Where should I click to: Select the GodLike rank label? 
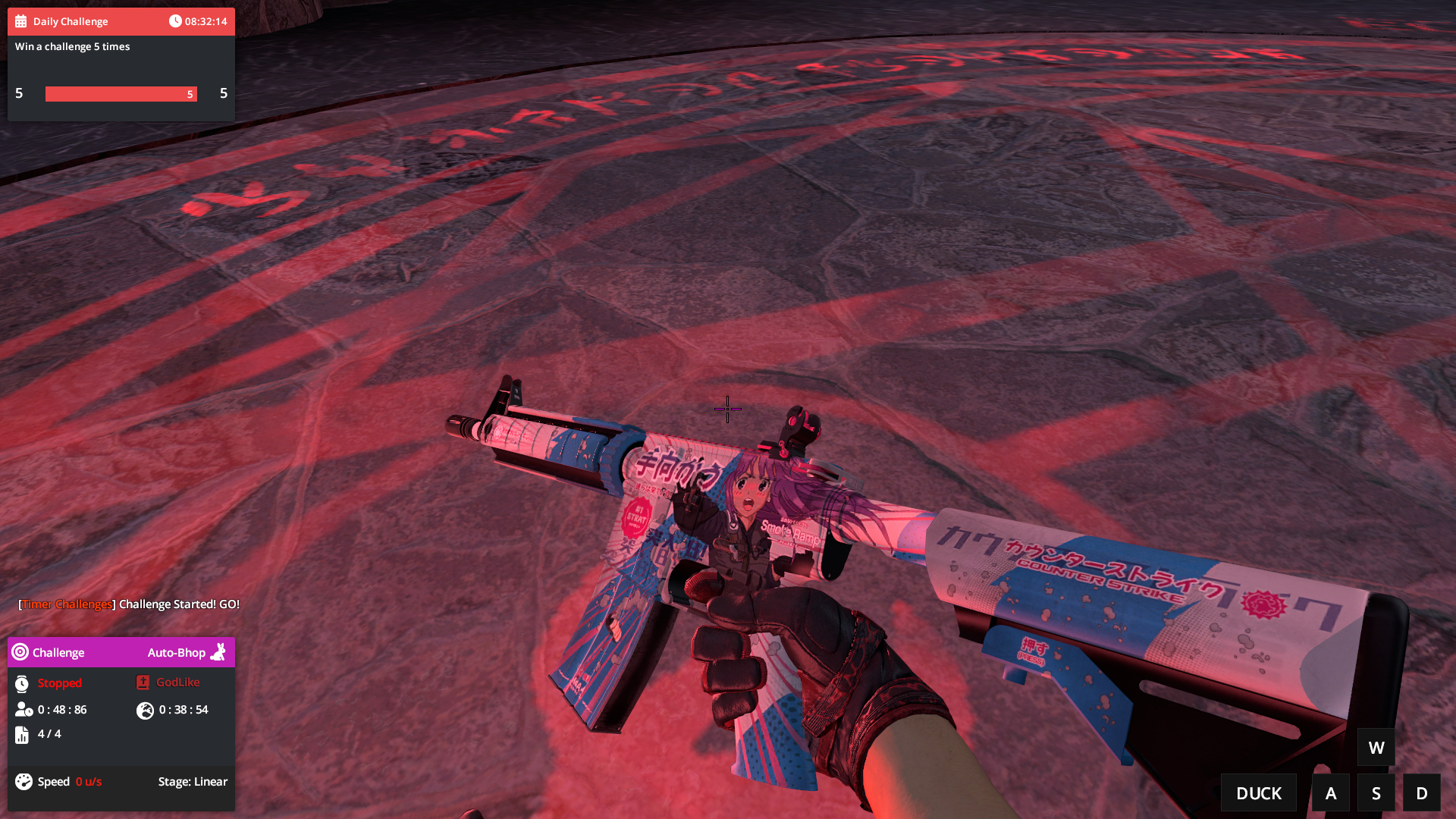coord(177,682)
